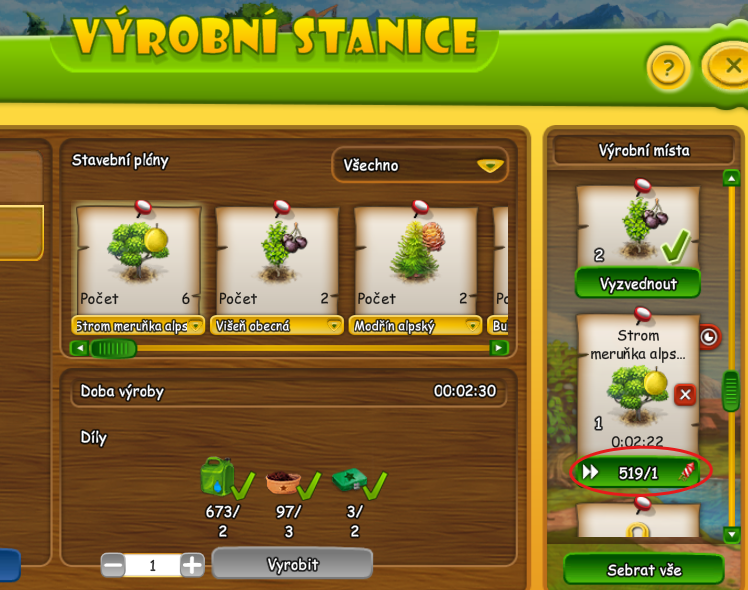Collect the cherry tree with Vyzvednout

pos(638,284)
